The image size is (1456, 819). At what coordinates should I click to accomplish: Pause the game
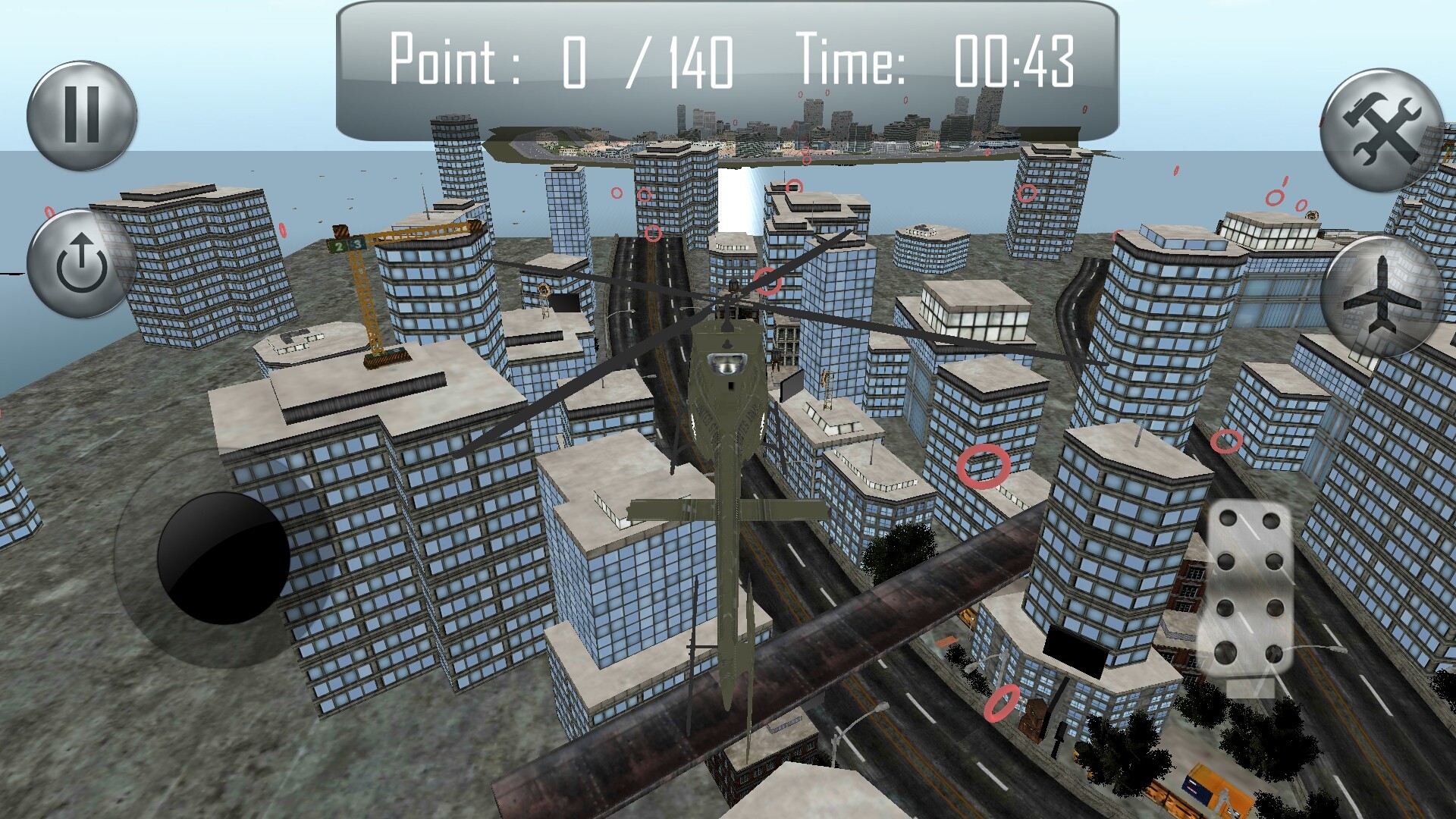point(82,115)
